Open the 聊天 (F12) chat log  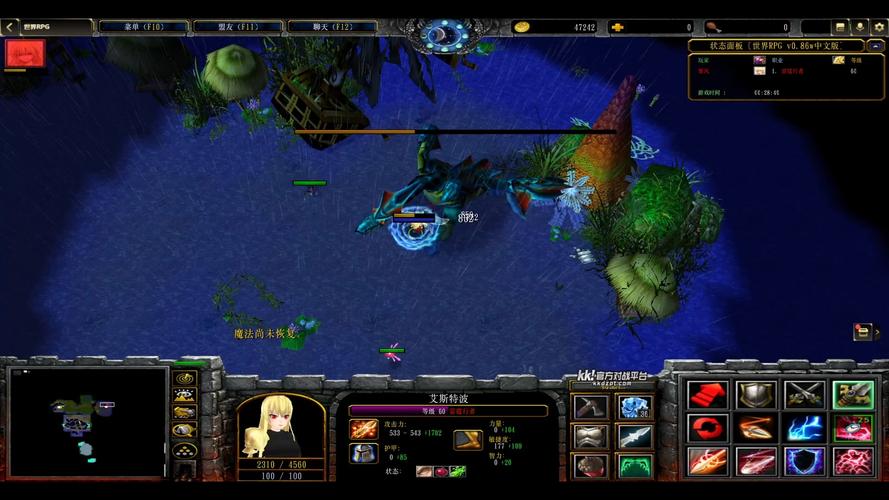point(334,27)
